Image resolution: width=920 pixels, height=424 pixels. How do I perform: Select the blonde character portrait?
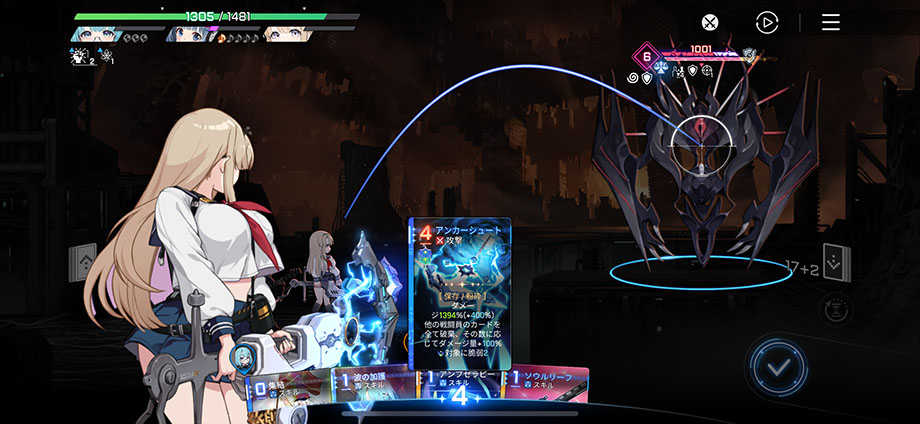286,33
